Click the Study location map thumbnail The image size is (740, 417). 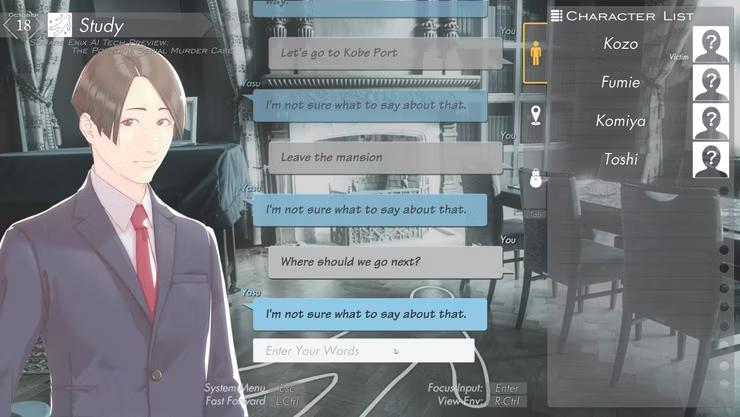[x=59, y=25]
